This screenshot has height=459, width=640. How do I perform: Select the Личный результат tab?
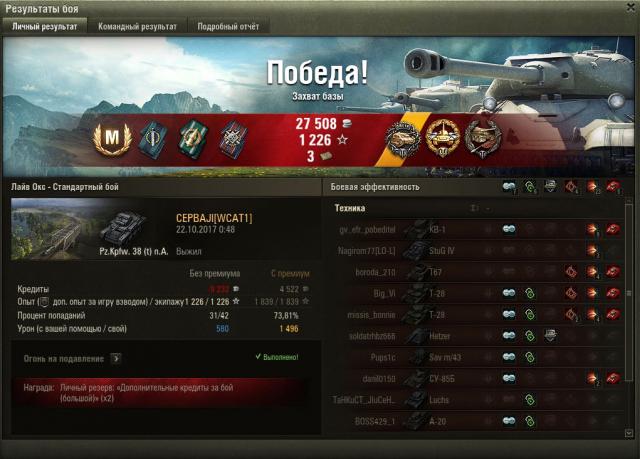(x=44, y=27)
